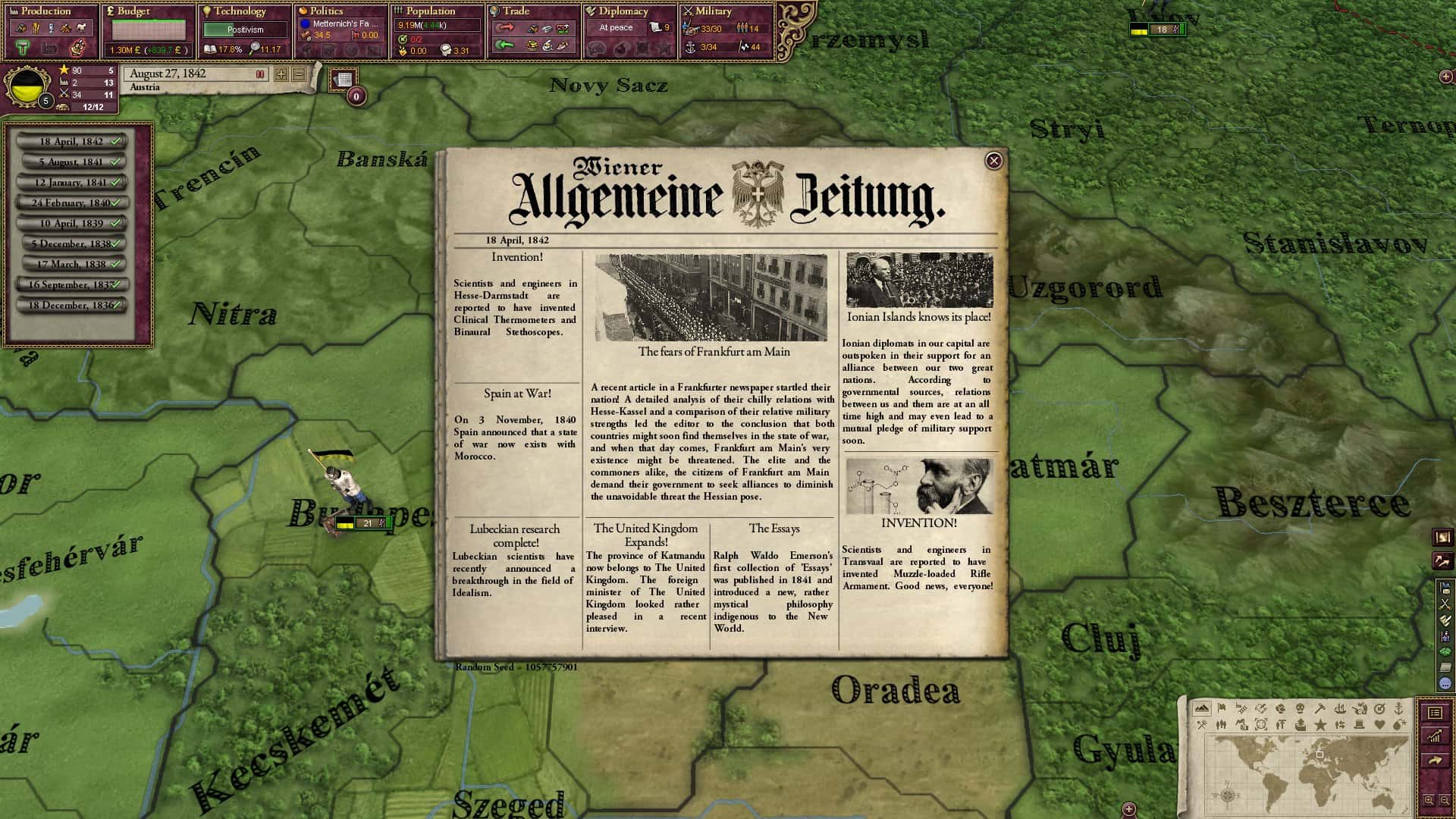Select the star prestige mapmode
The image size is (1456, 819).
(1320, 725)
